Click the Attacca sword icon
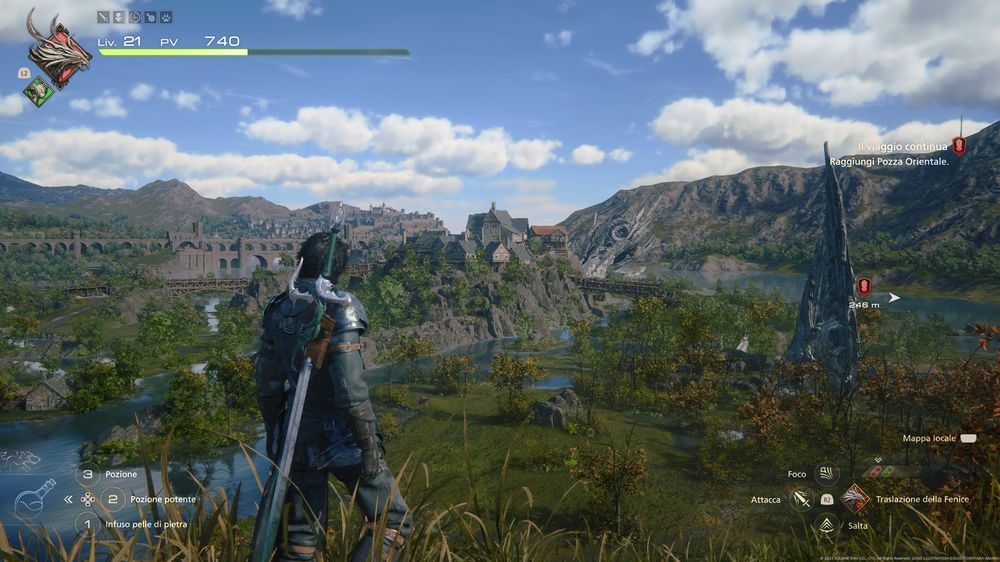 [x=801, y=498]
